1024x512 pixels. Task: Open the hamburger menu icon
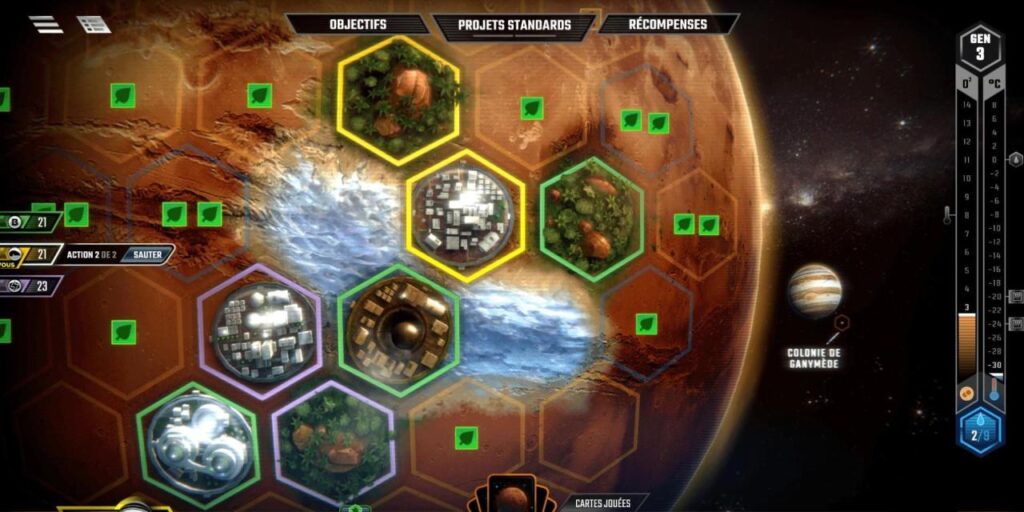point(45,25)
